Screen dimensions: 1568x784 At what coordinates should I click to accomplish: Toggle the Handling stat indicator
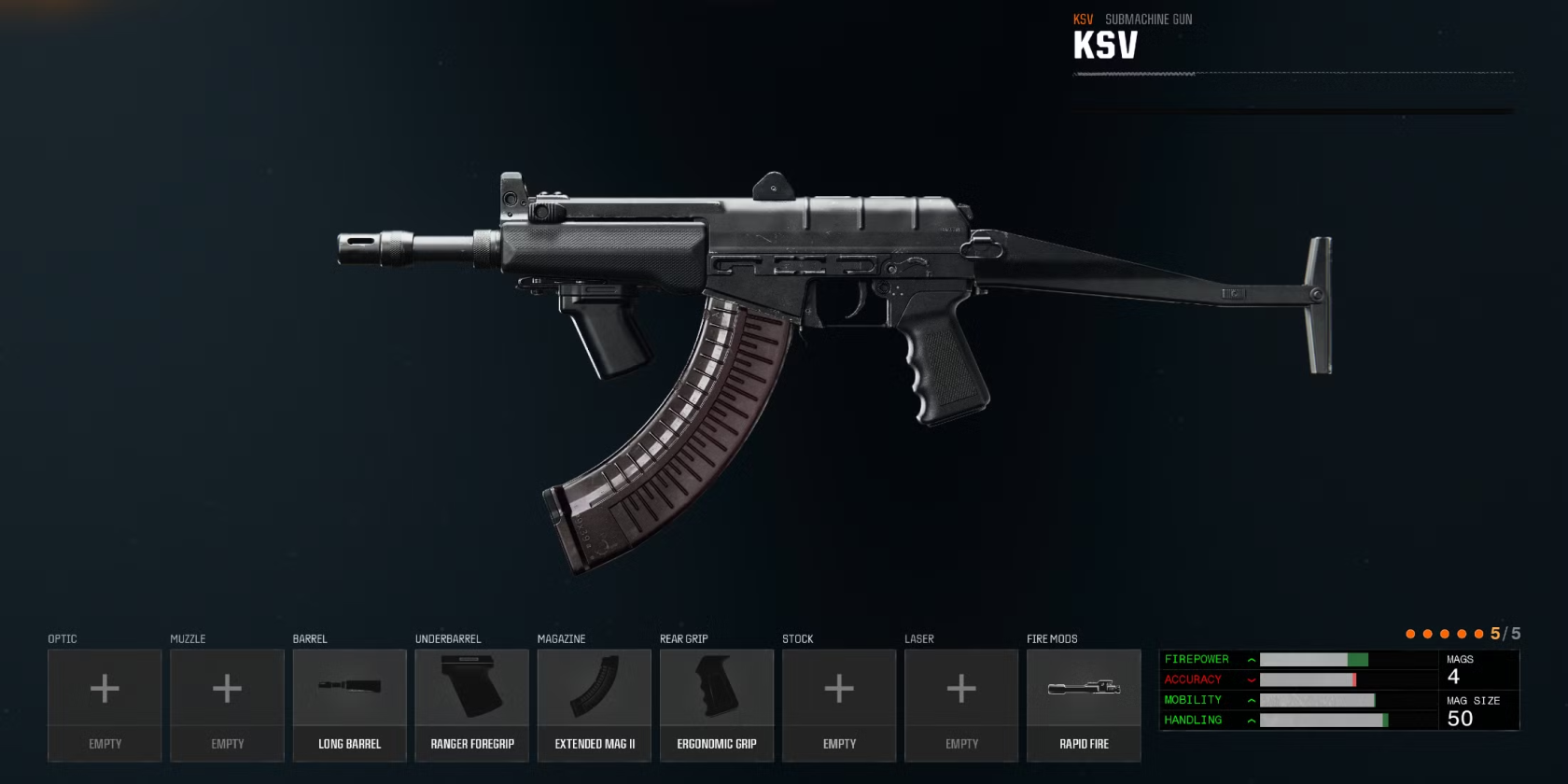[x=1251, y=720]
